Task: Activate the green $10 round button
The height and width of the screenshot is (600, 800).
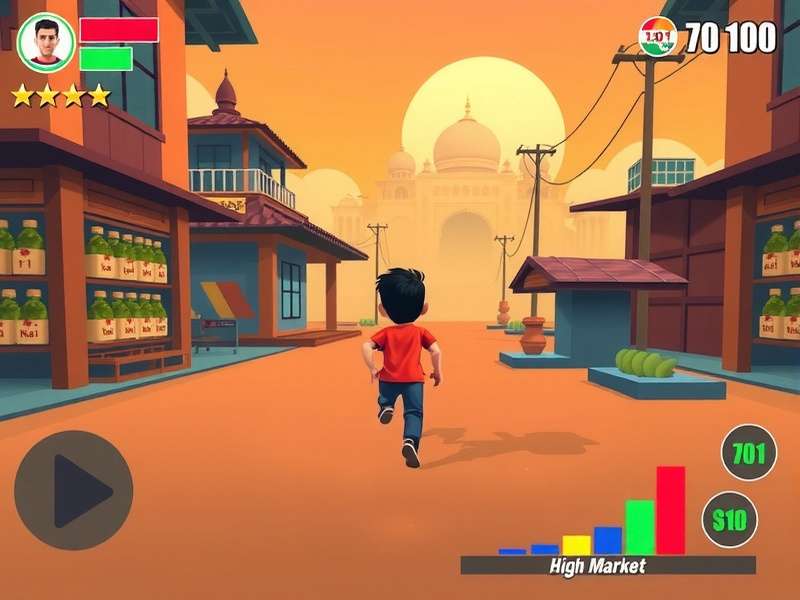Action: (729, 520)
